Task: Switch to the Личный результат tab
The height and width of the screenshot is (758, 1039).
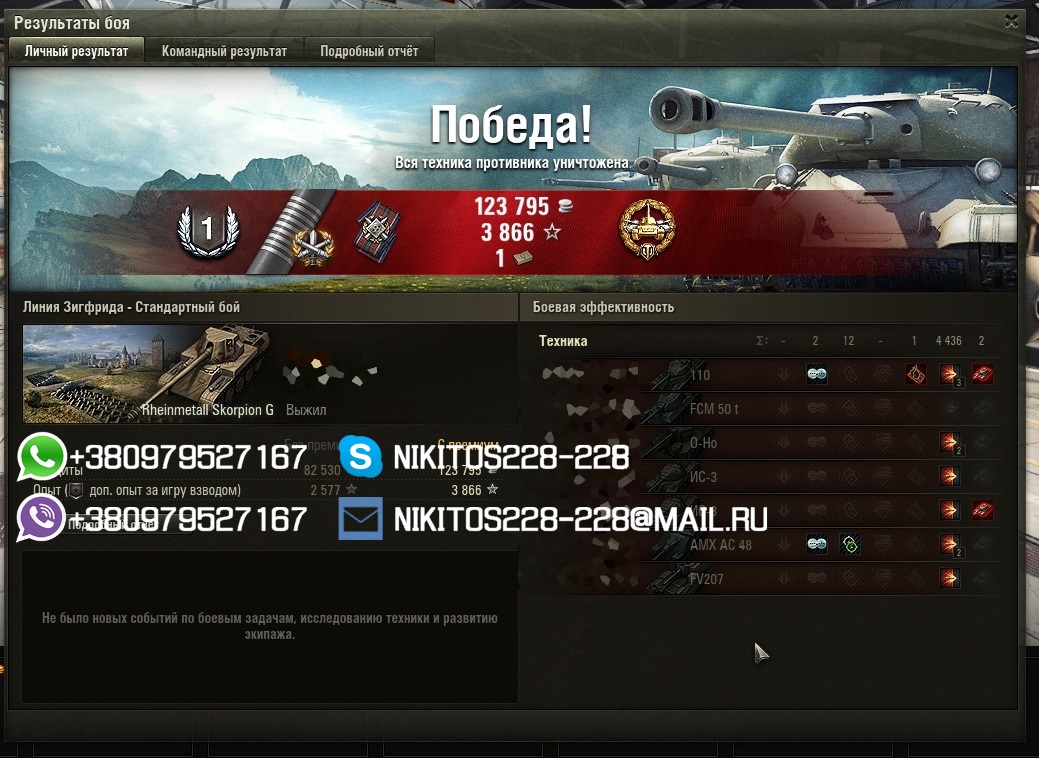Action: (x=77, y=51)
